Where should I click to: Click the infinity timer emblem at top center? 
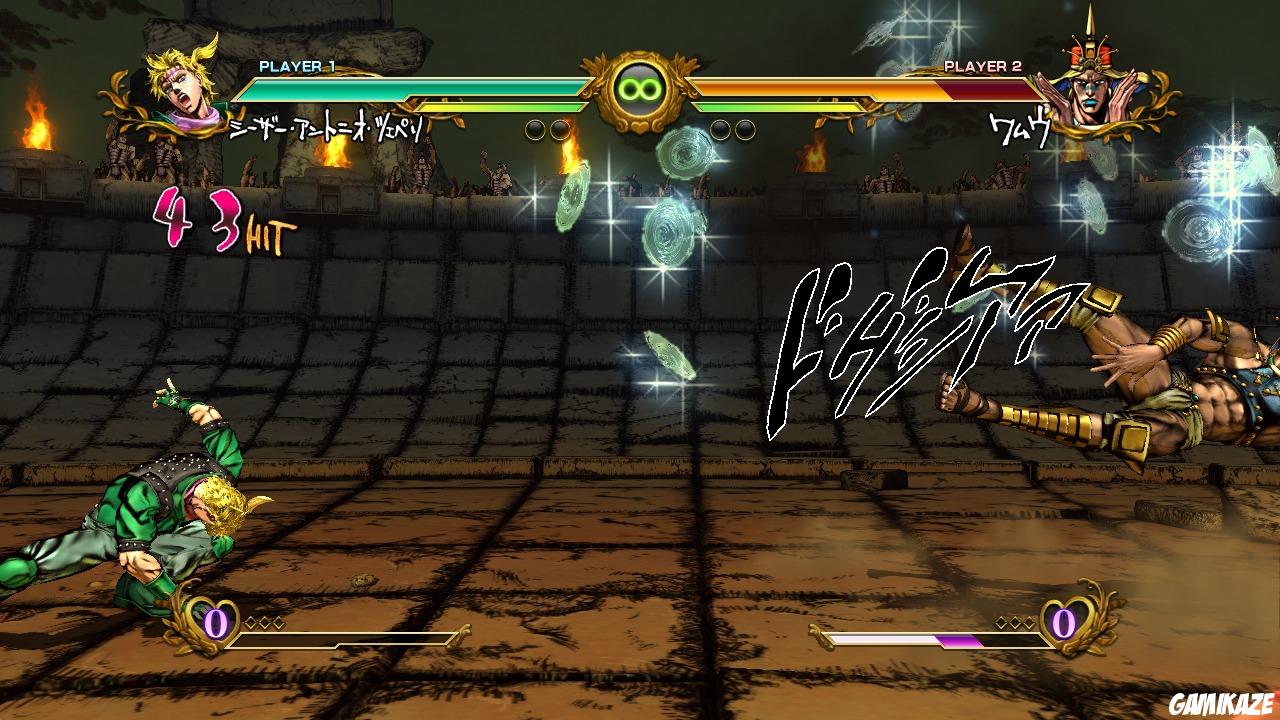tap(637, 90)
